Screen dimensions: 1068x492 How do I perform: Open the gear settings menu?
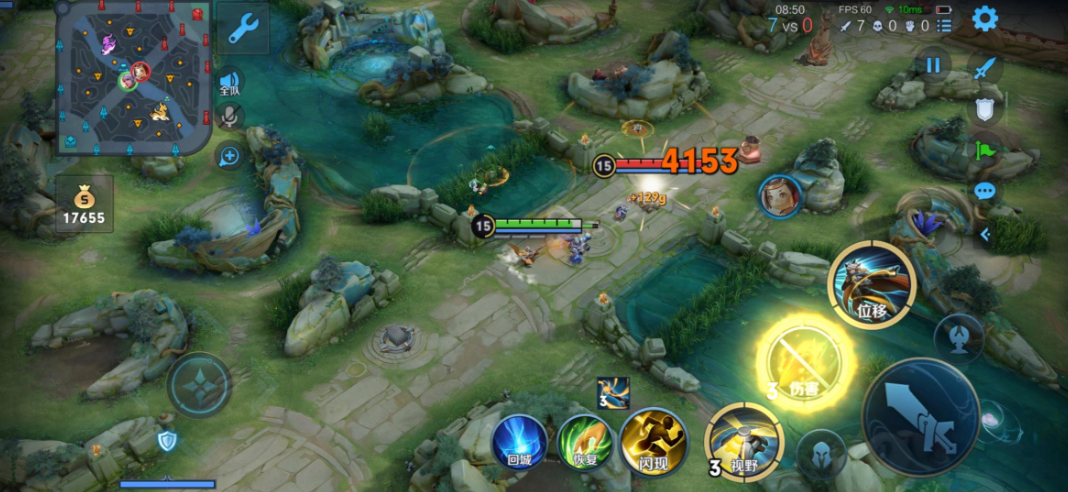pos(985,18)
